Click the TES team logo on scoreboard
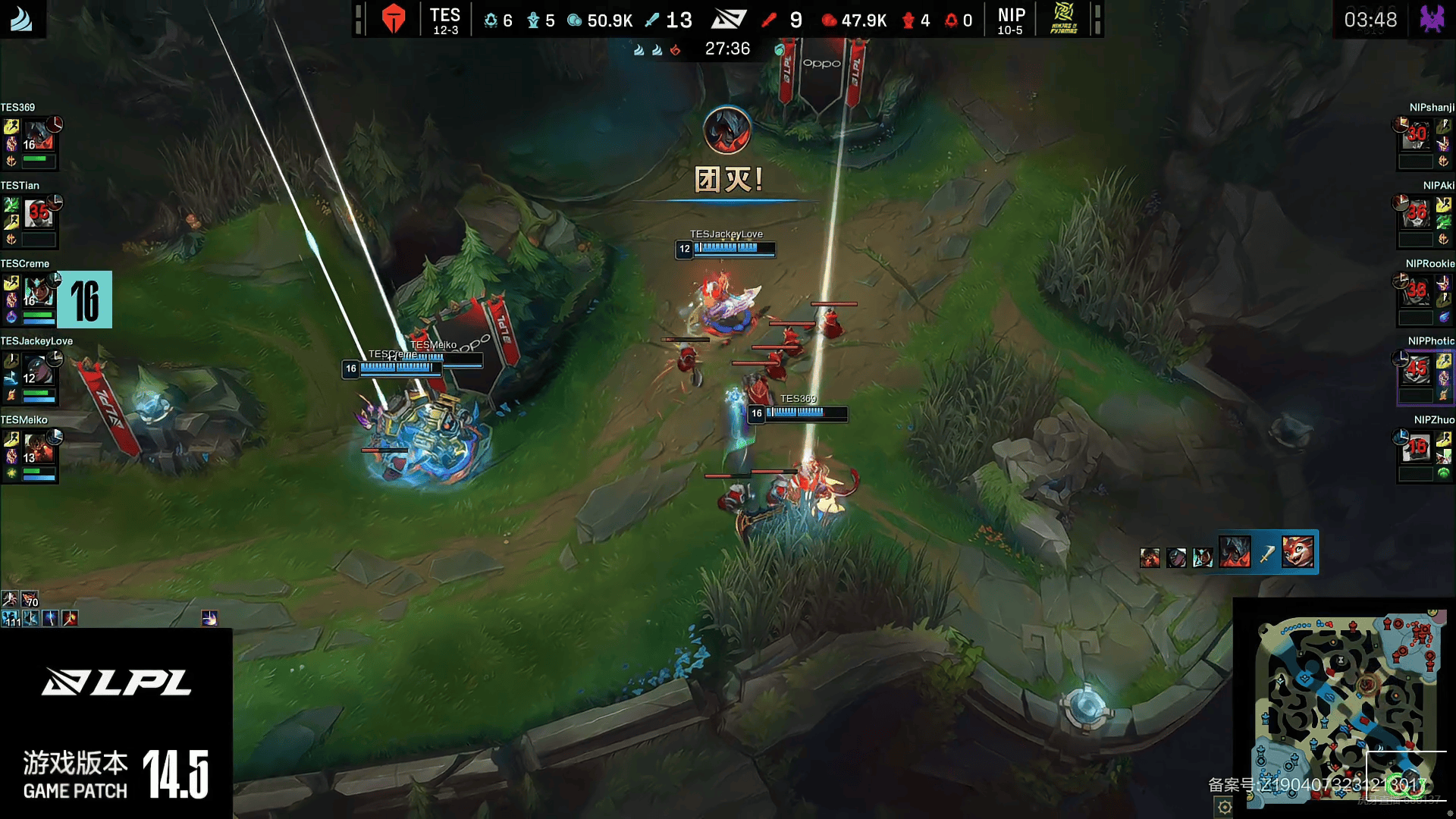This screenshot has width=1456, height=819. point(394,19)
